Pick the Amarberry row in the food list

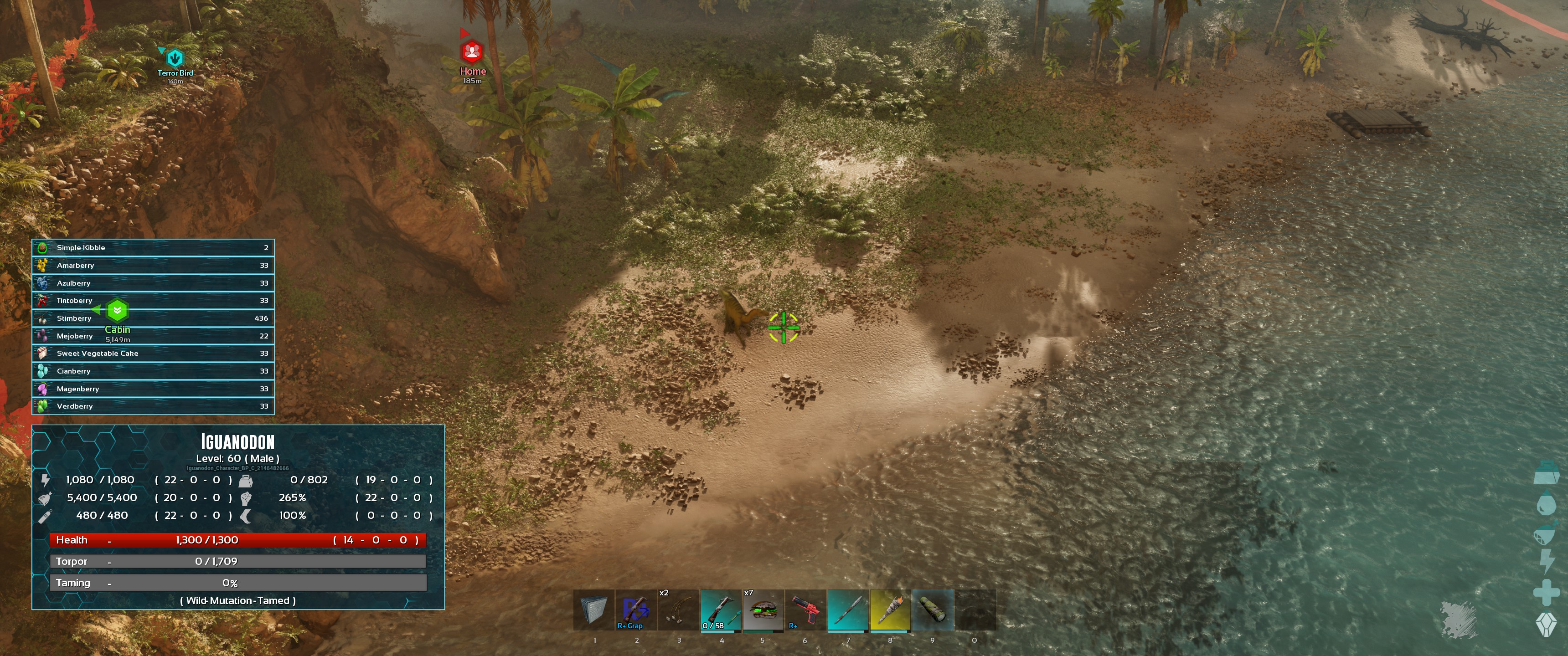point(153,265)
